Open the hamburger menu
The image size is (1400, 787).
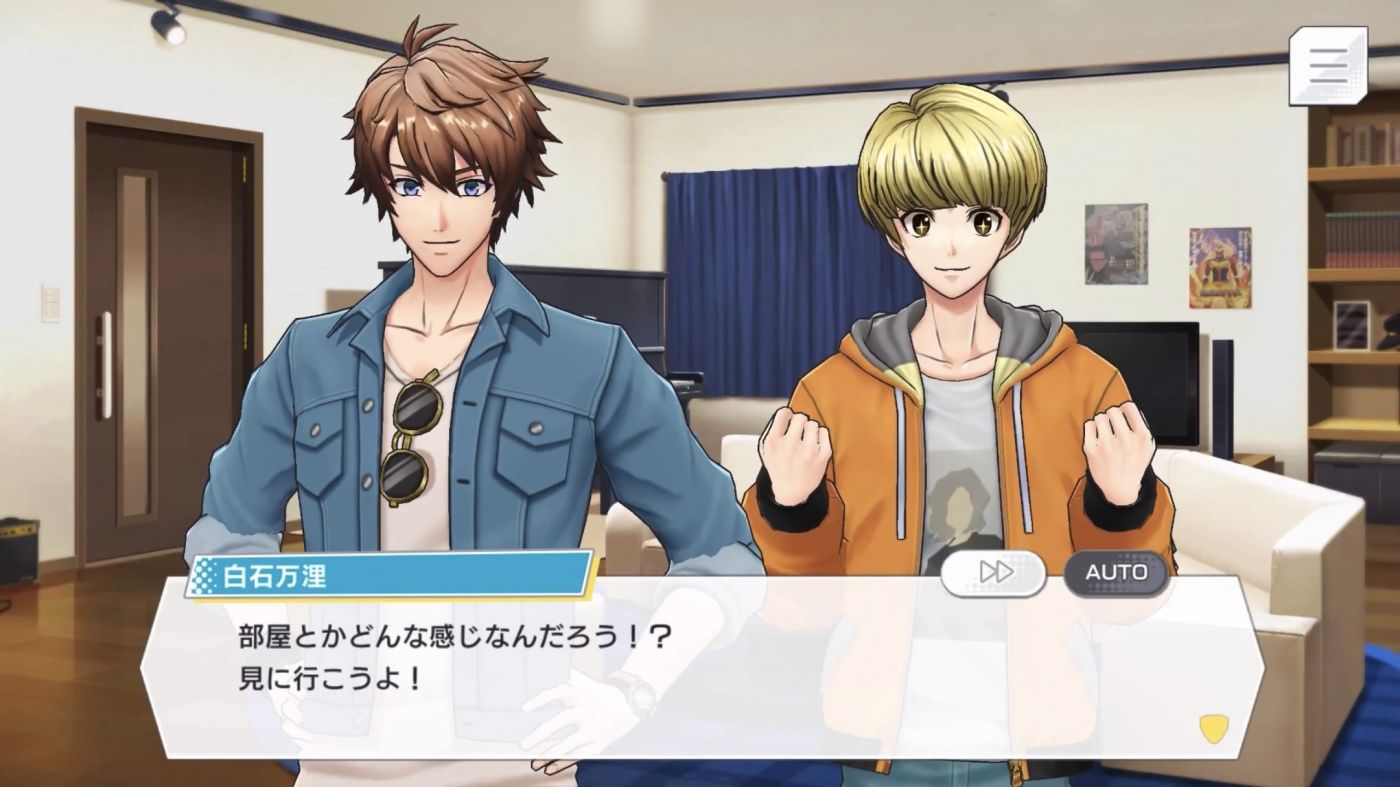click(1327, 66)
